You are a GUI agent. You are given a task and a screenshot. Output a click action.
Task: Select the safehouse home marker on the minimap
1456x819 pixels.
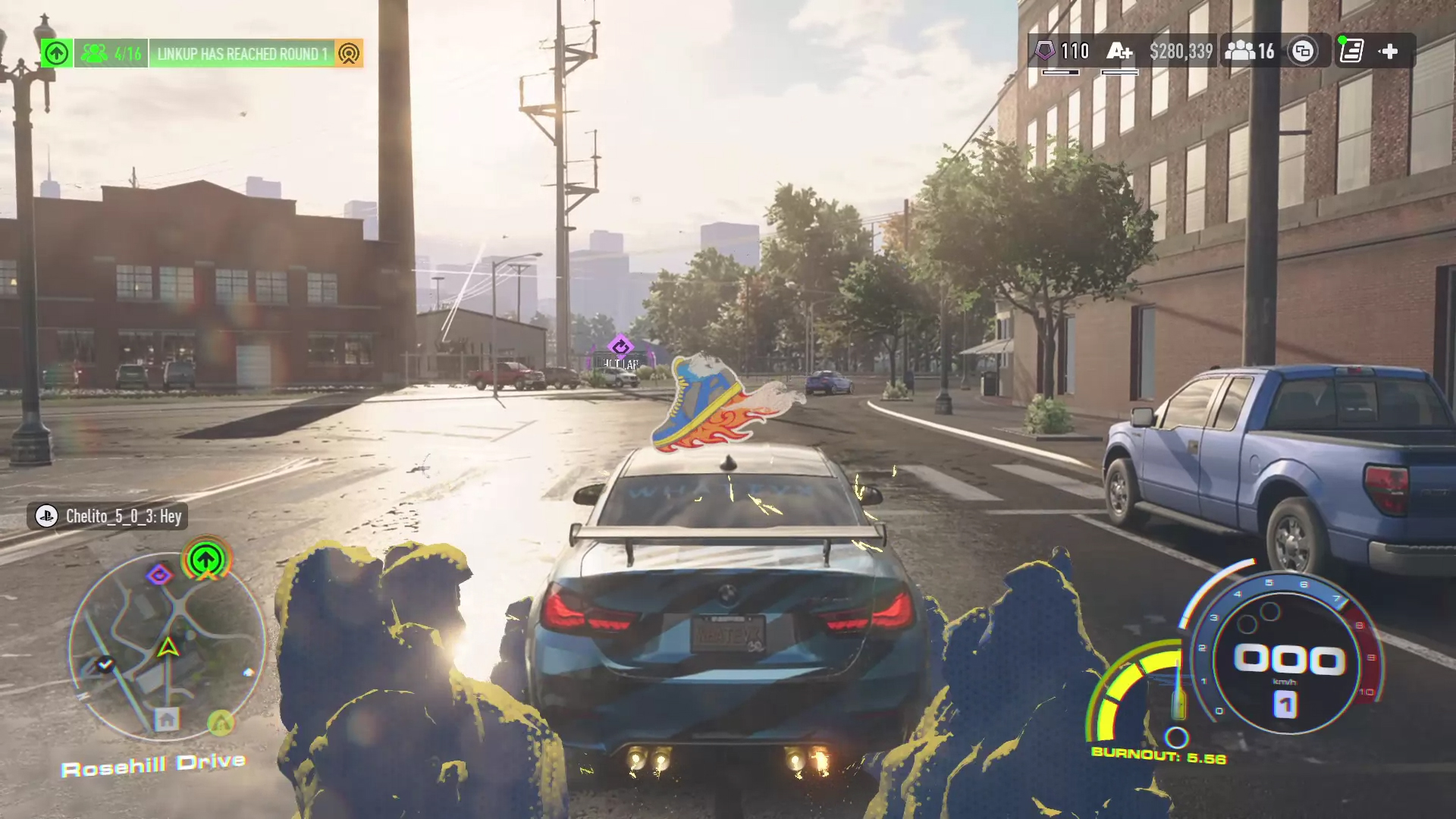pos(167,718)
